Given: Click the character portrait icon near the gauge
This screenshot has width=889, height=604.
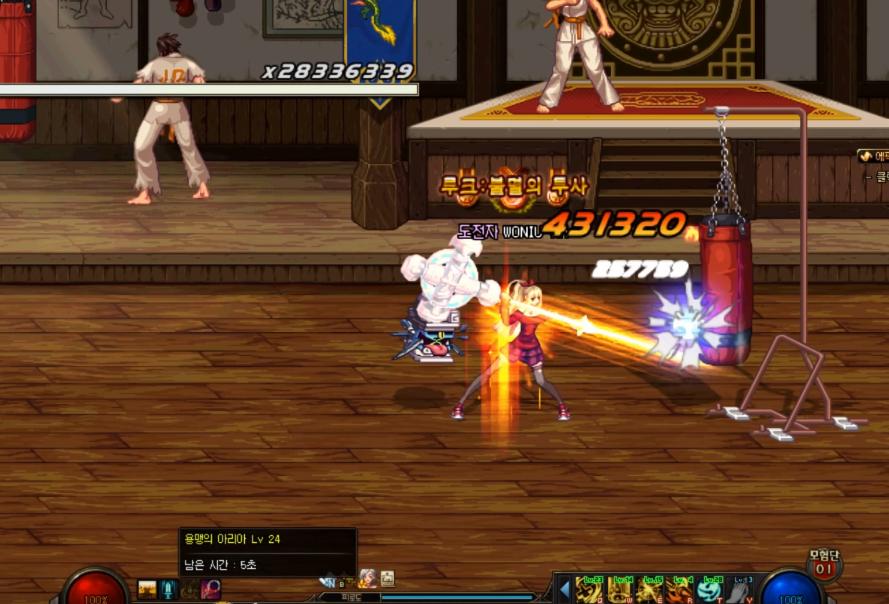Looking at the screenshot, I should [367, 578].
